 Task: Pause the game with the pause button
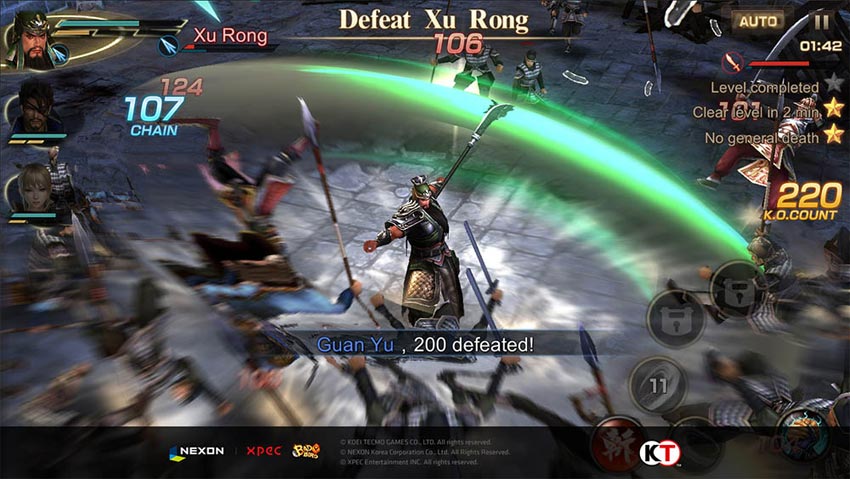pyautogui.click(x=822, y=20)
